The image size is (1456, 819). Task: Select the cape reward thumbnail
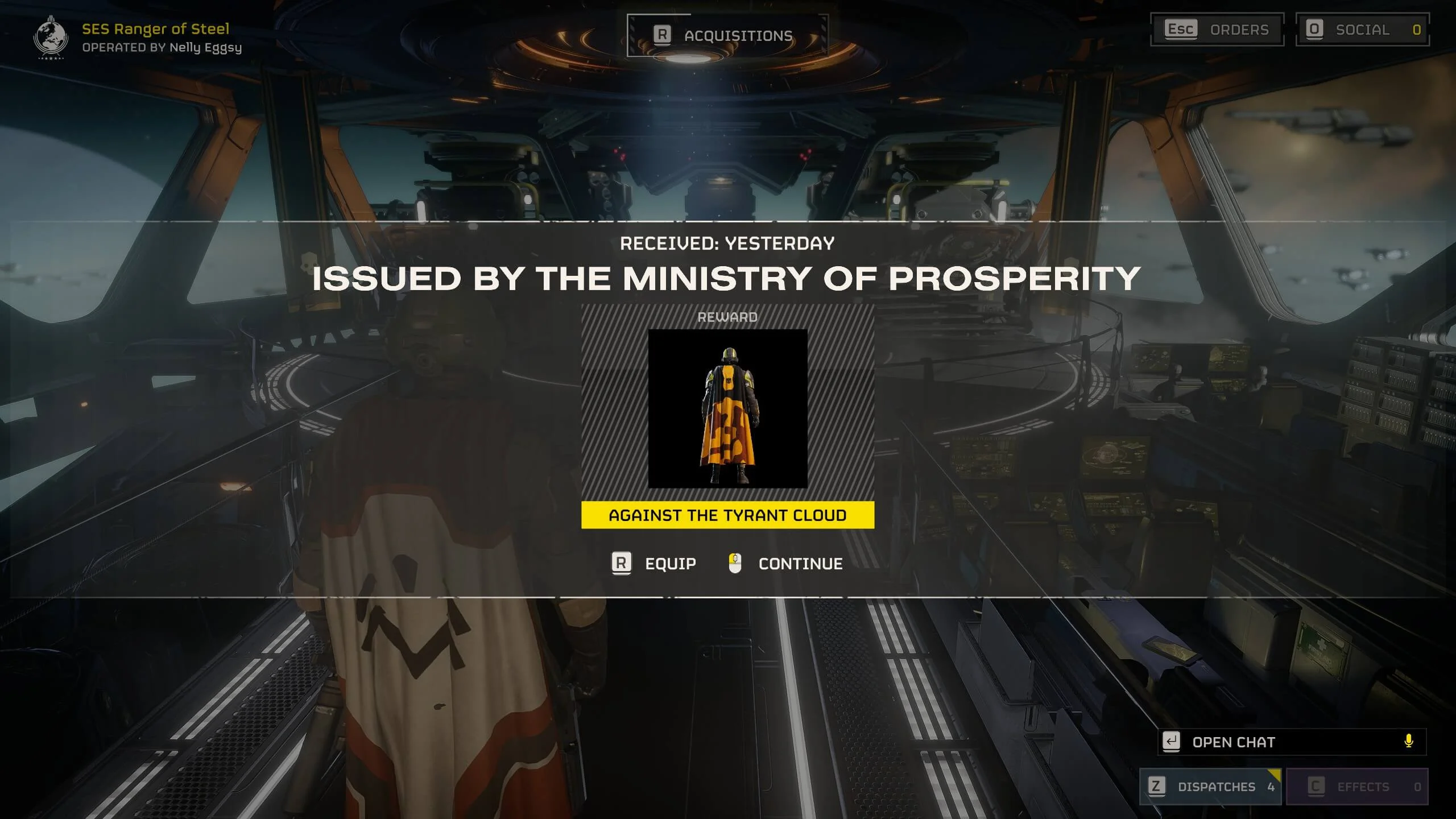727,408
